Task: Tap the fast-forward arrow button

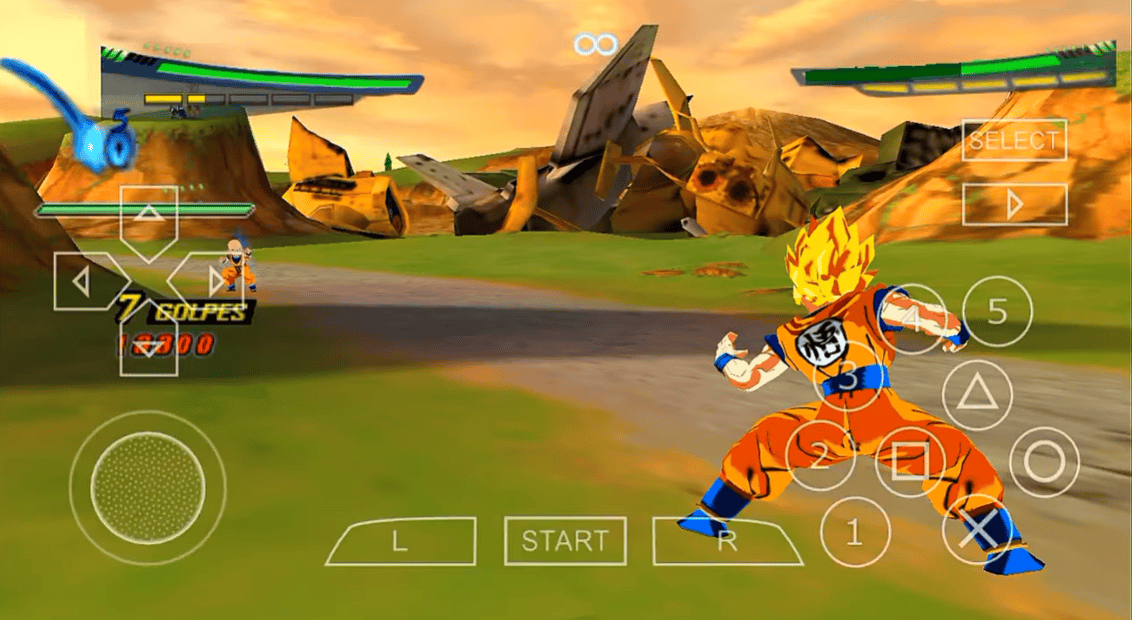Action: tap(1014, 204)
